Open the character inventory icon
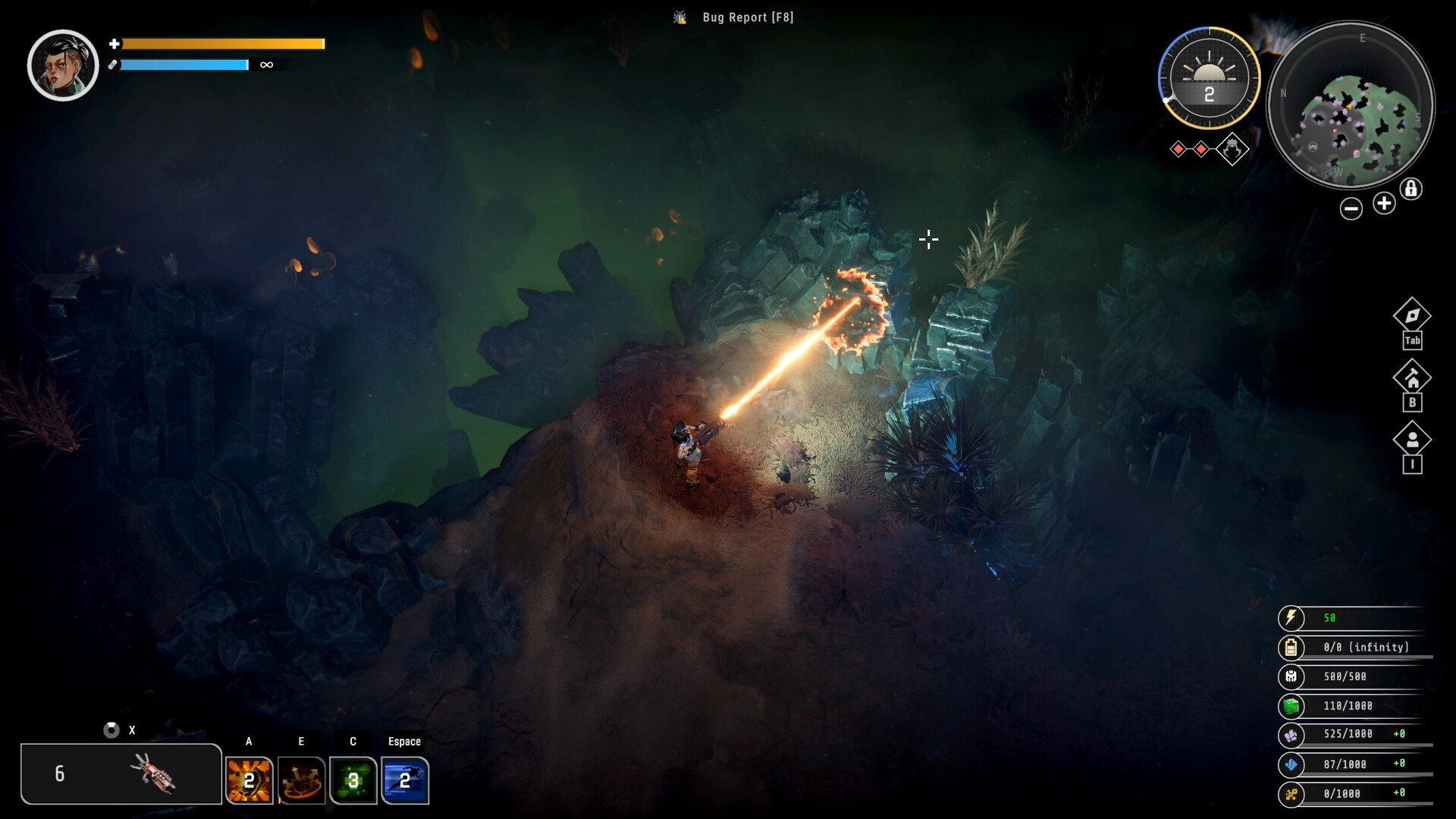The image size is (1456, 819). (1412, 440)
